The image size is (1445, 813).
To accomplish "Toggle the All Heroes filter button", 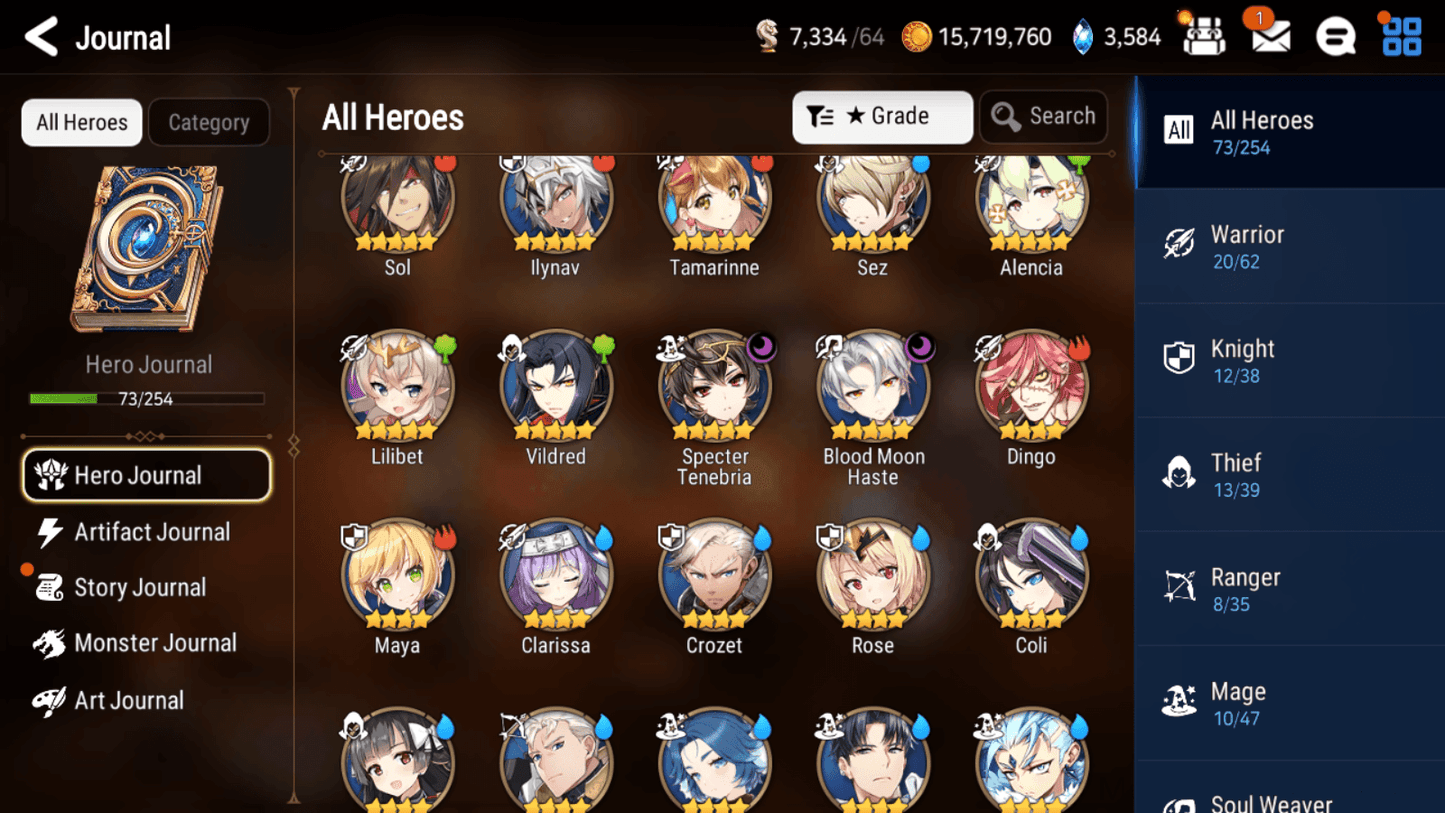I will [x=81, y=122].
